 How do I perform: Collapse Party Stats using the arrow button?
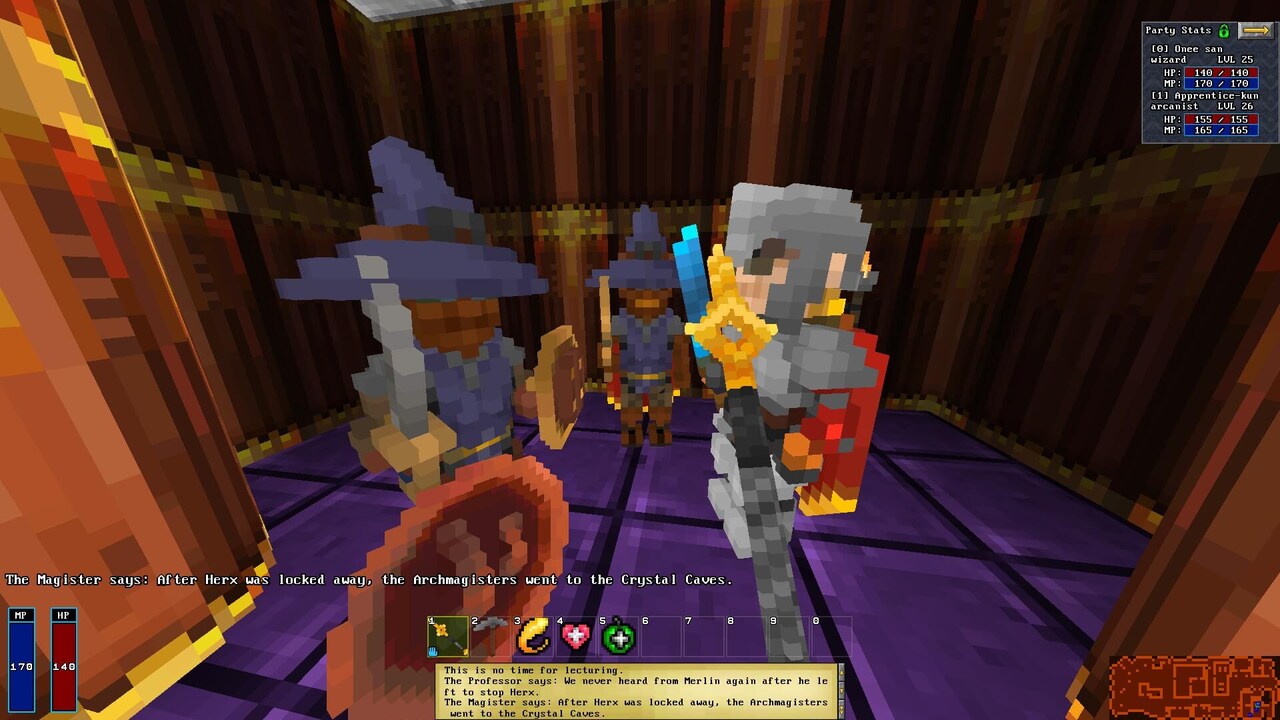pos(1257,28)
